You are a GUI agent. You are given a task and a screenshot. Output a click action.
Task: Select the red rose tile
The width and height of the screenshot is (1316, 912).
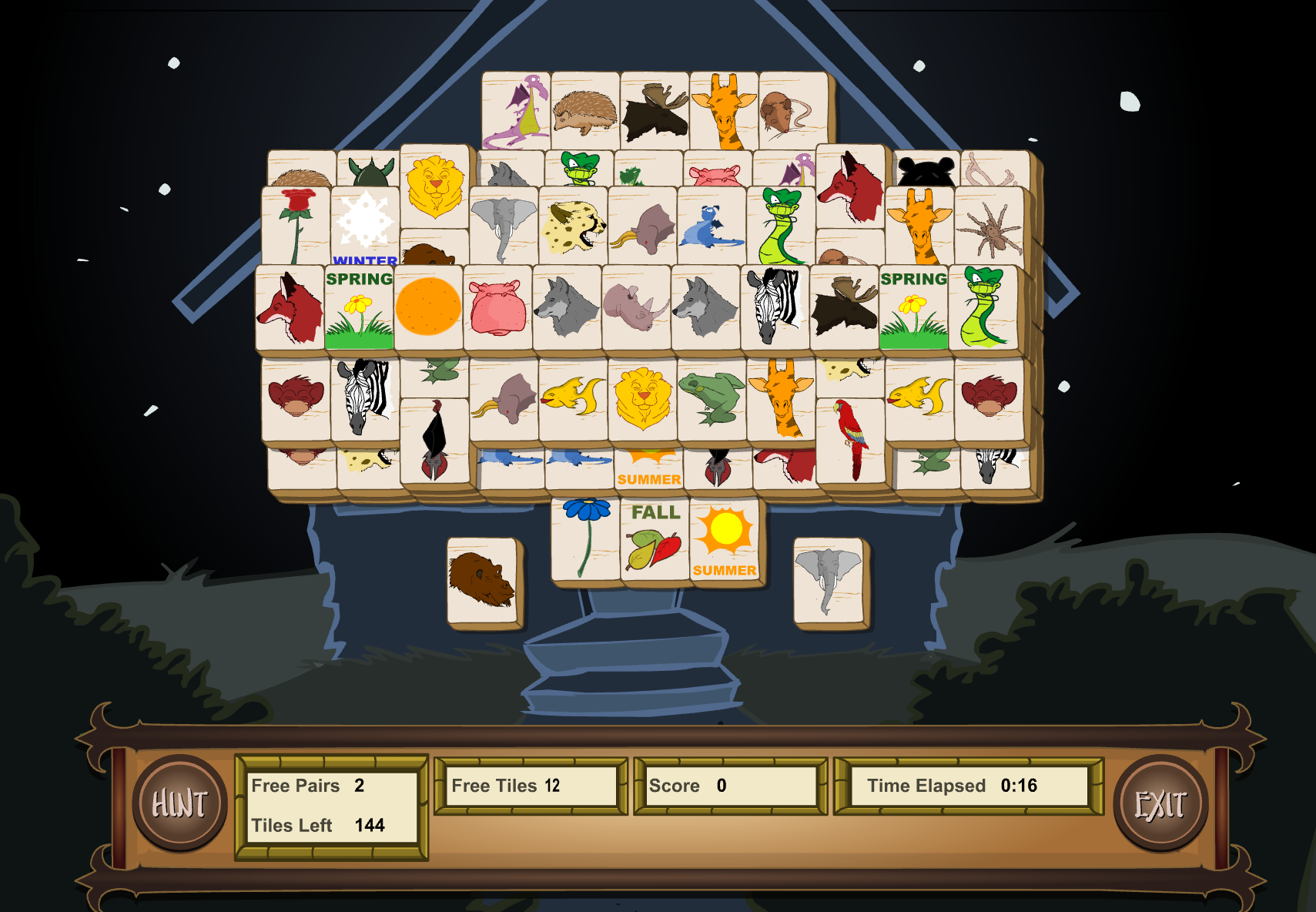[x=296, y=225]
